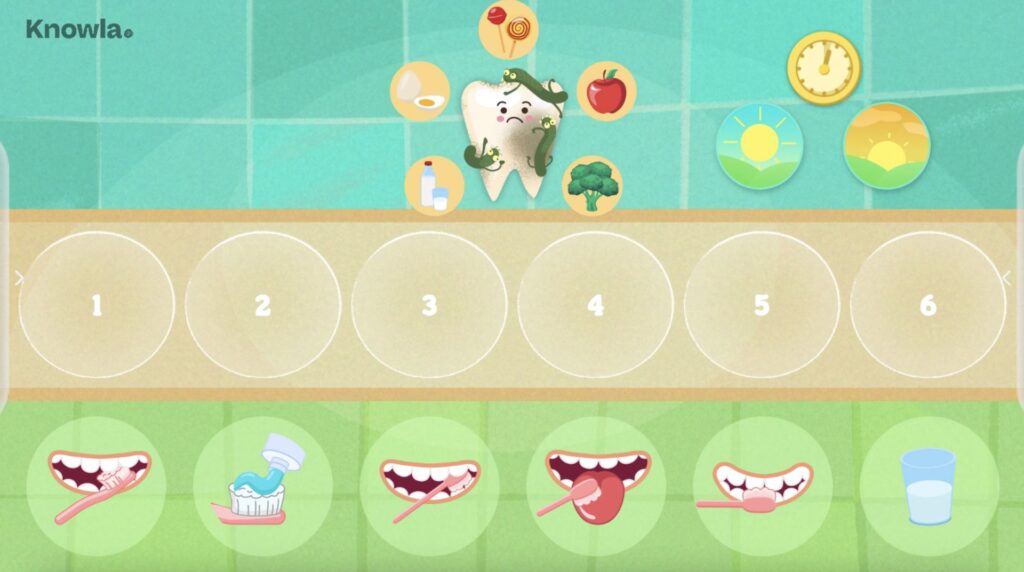The image size is (1024, 572).
Task: Choose the milk bottle icon
Action: (x=435, y=185)
